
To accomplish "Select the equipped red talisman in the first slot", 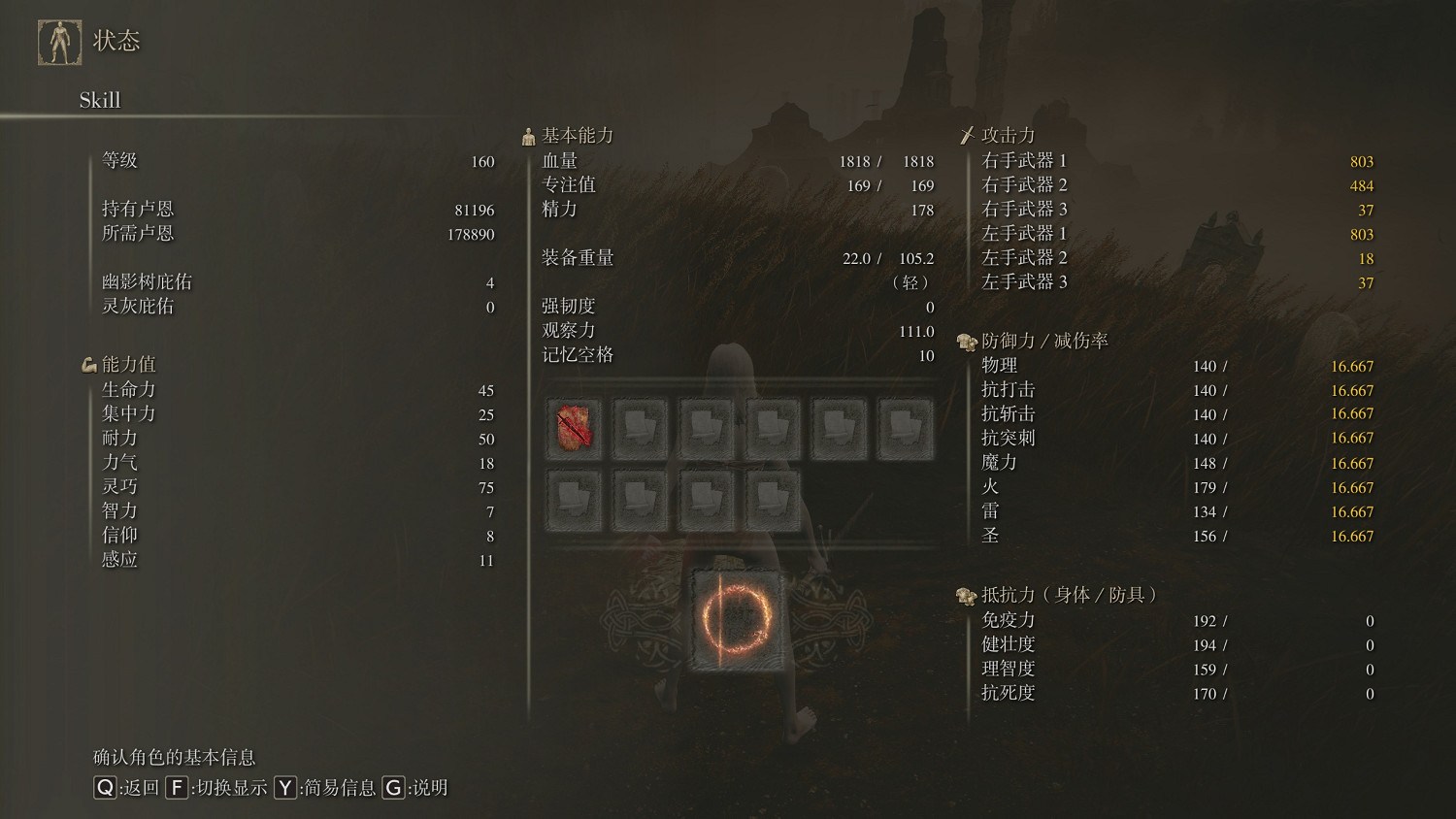I will [x=575, y=425].
